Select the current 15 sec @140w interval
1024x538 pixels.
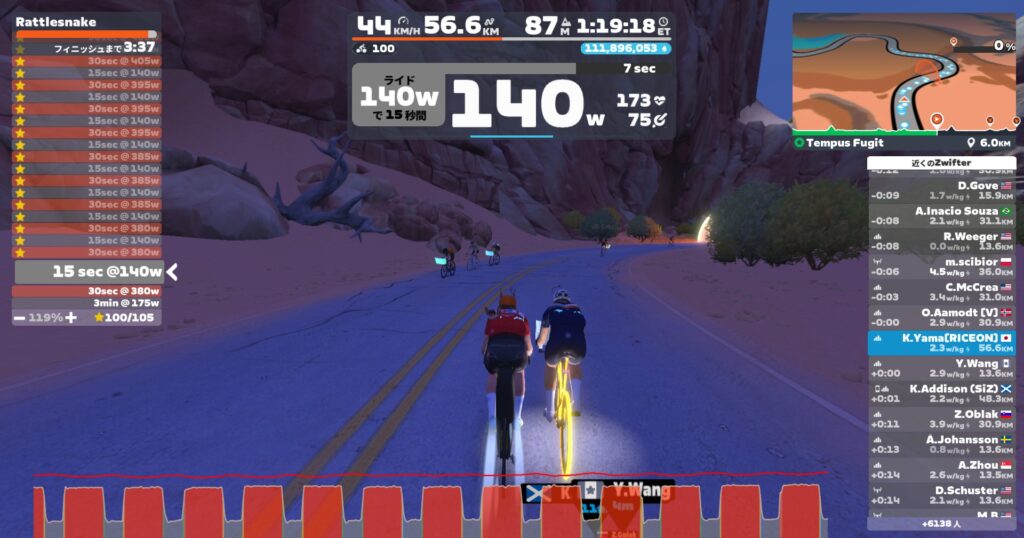[88, 271]
